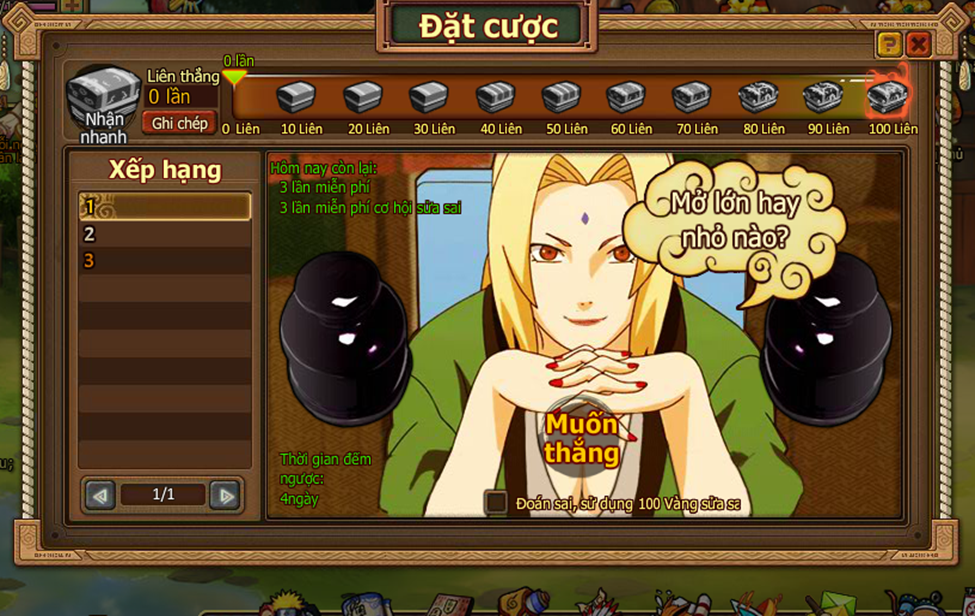Select the 70 Liên reward chest
This screenshot has height=616, width=975.
(x=691, y=98)
